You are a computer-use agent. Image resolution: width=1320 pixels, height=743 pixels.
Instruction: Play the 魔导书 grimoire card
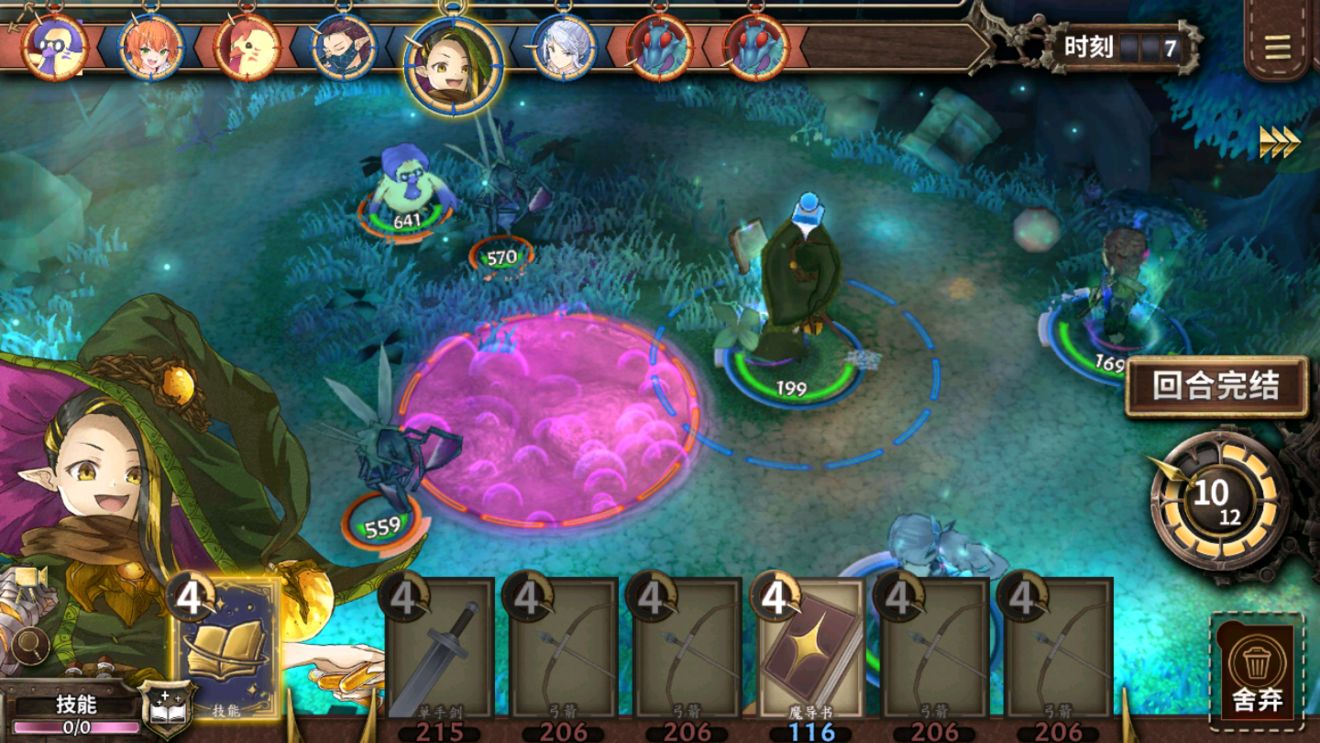(811, 650)
